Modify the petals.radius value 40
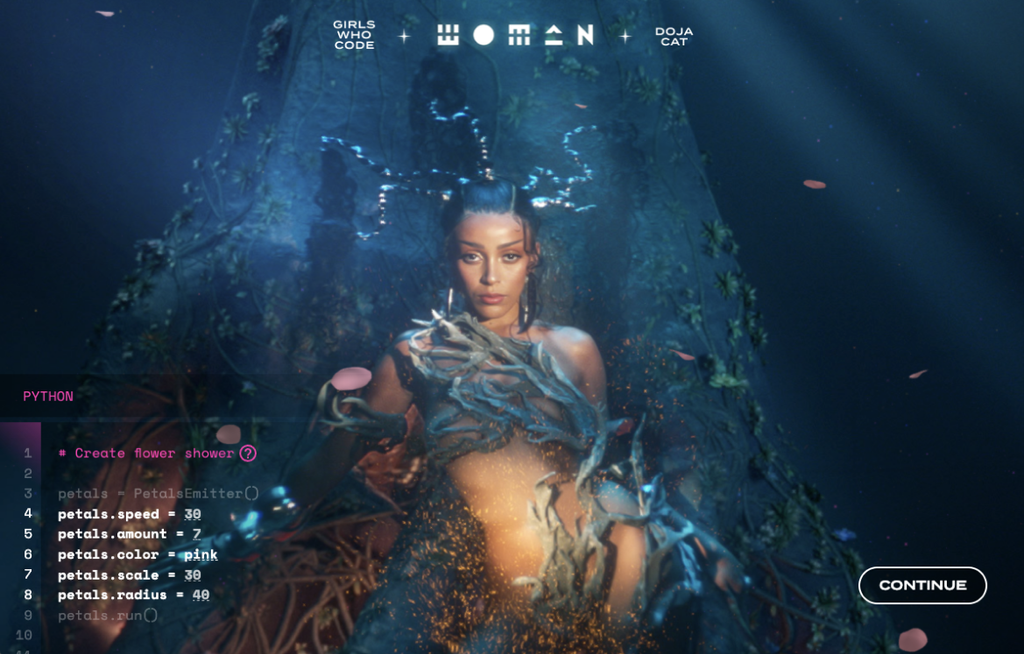The width and height of the screenshot is (1024, 654). (x=200, y=595)
